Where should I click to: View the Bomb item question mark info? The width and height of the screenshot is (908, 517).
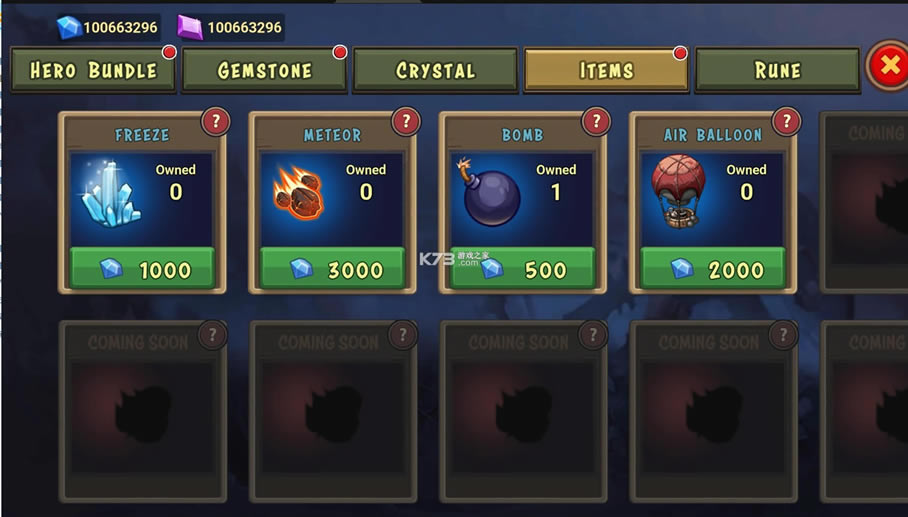coord(596,122)
